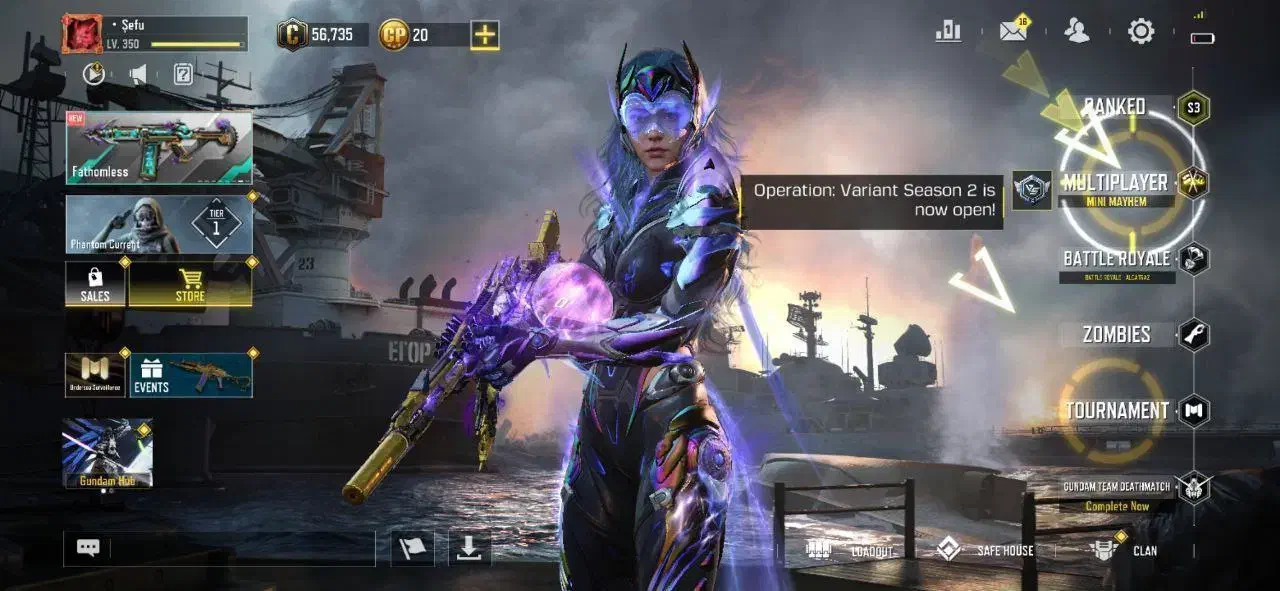This screenshot has width=1280, height=591.
Task: Choose the Zombies game mode
Action: pos(1117,335)
